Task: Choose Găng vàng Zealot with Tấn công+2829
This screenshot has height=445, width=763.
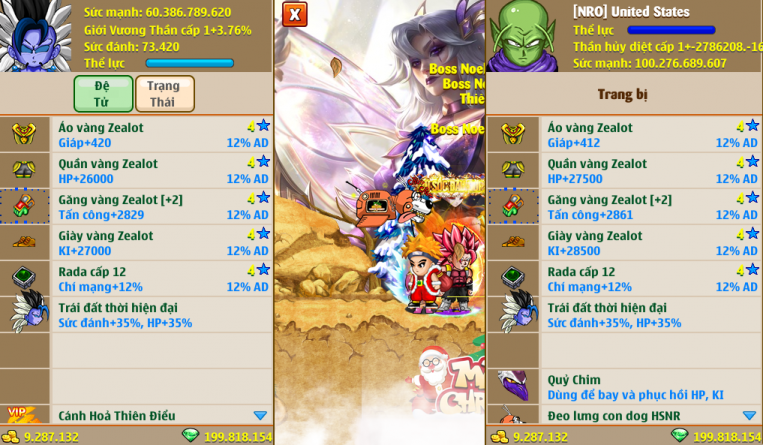Action: point(160,207)
